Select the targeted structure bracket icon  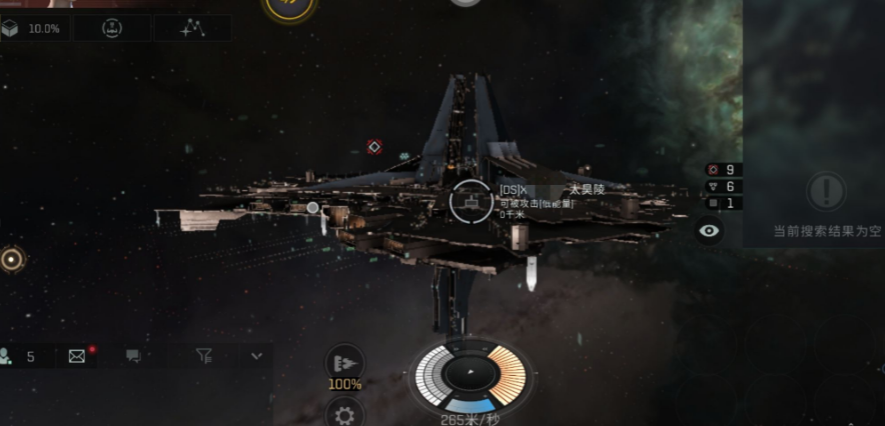pyautogui.click(x=471, y=201)
